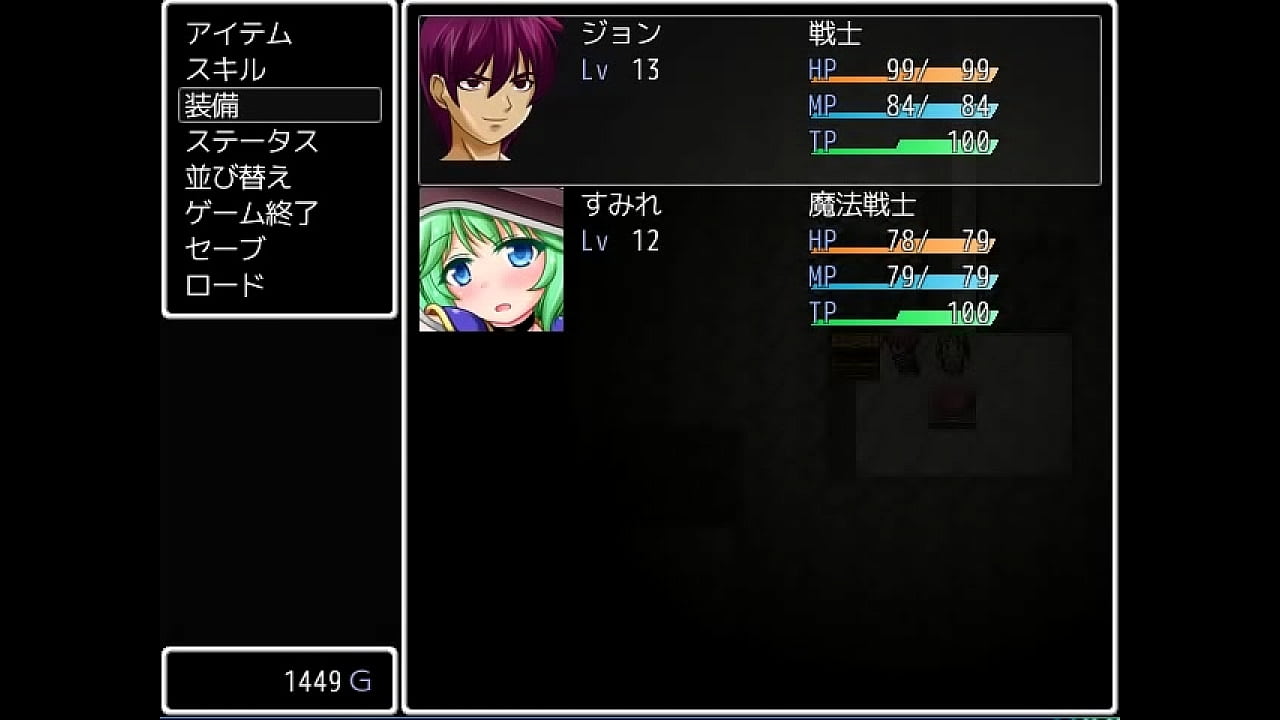
Task: Pick party member すみれ the magic warrior
Action: (x=759, y=260)
